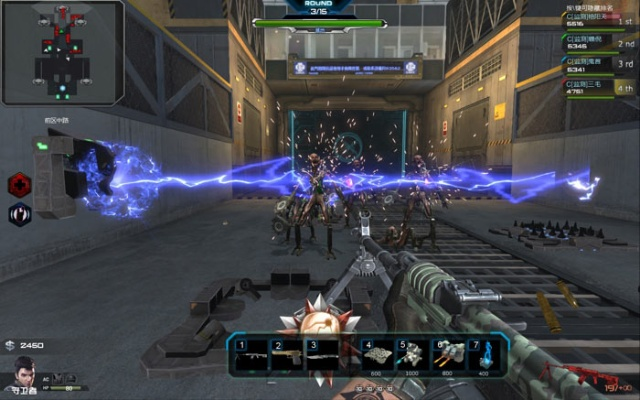Choose the twin-cannon turret costing 800
Screen dimensions: 640x400
point(447,355)
